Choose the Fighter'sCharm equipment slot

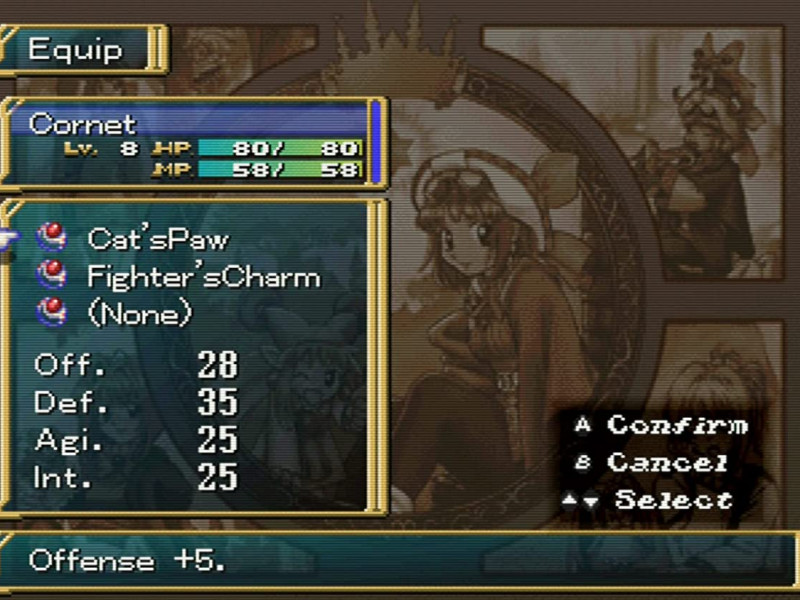tap(203, 276)
